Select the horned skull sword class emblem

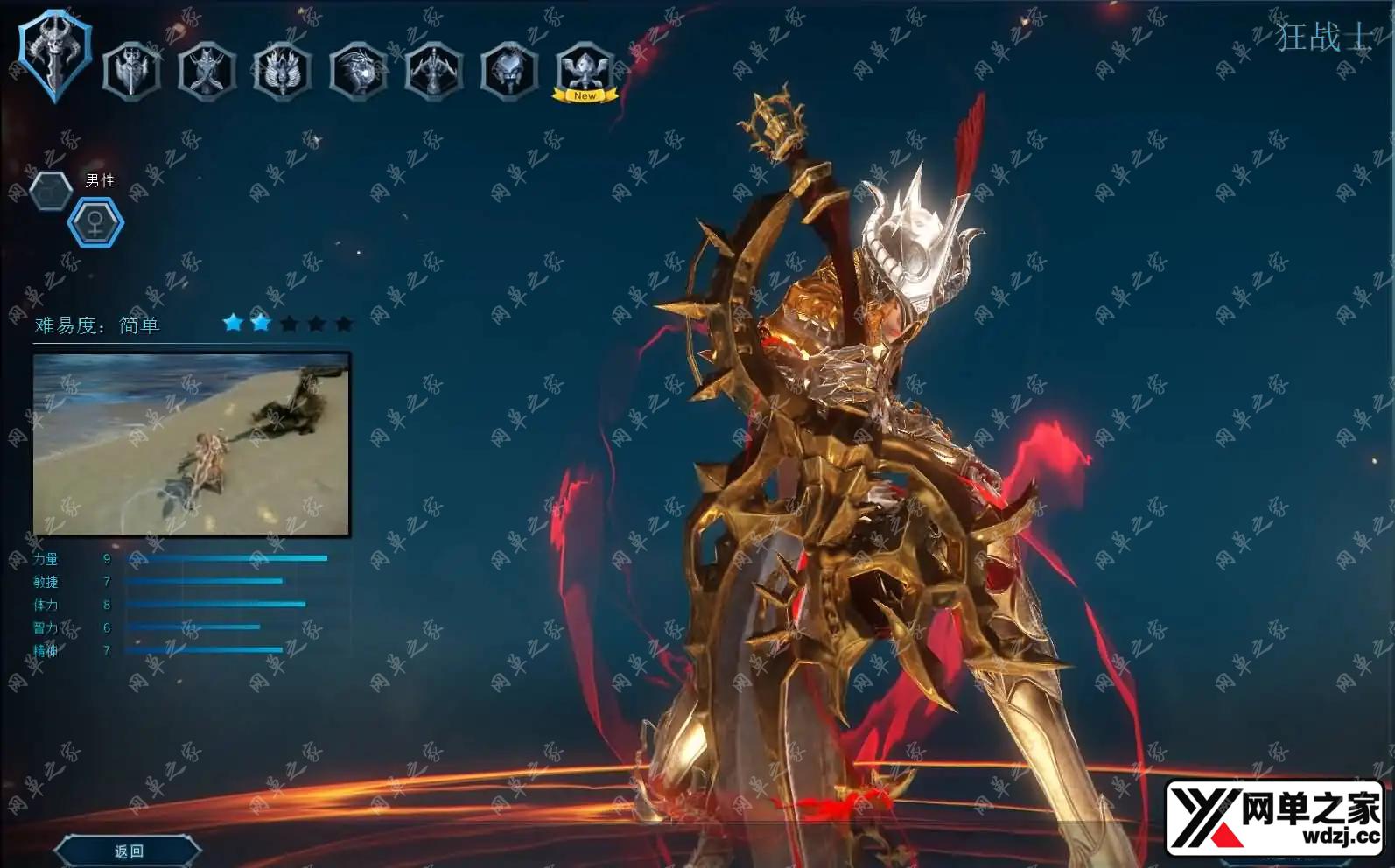54,56
